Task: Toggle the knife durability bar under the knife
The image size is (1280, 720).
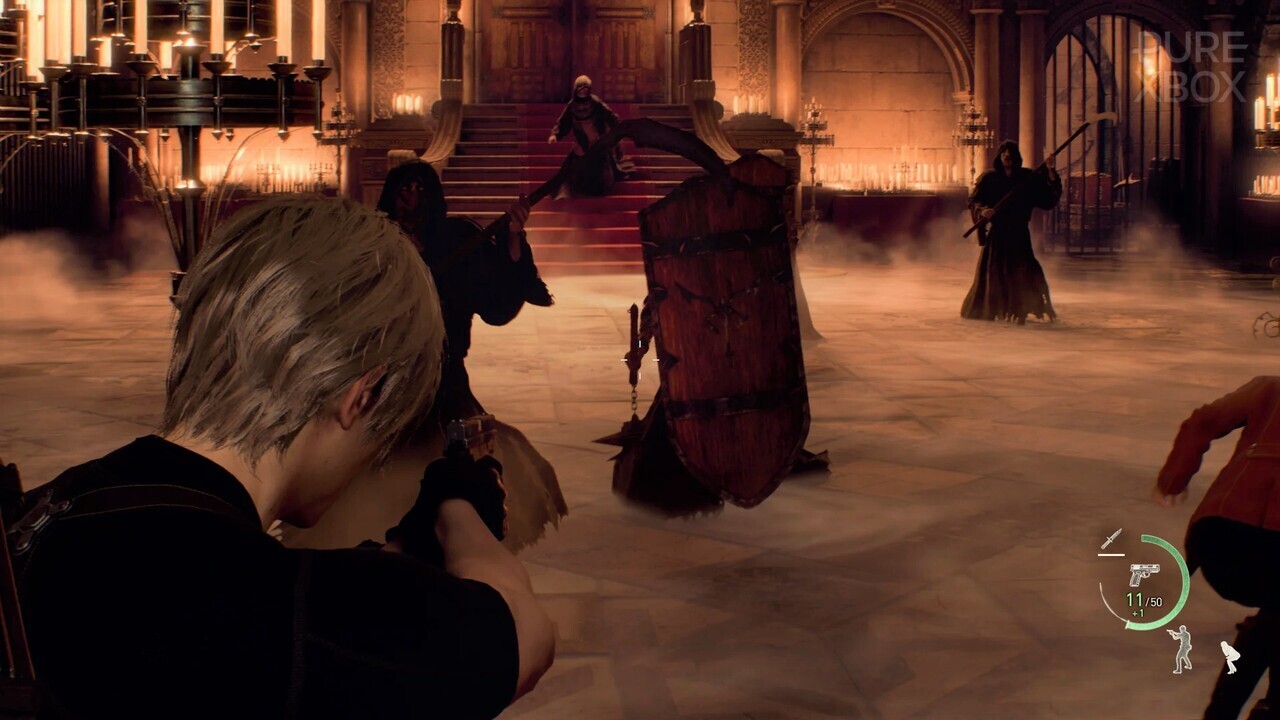Action: coord(1111,553)
